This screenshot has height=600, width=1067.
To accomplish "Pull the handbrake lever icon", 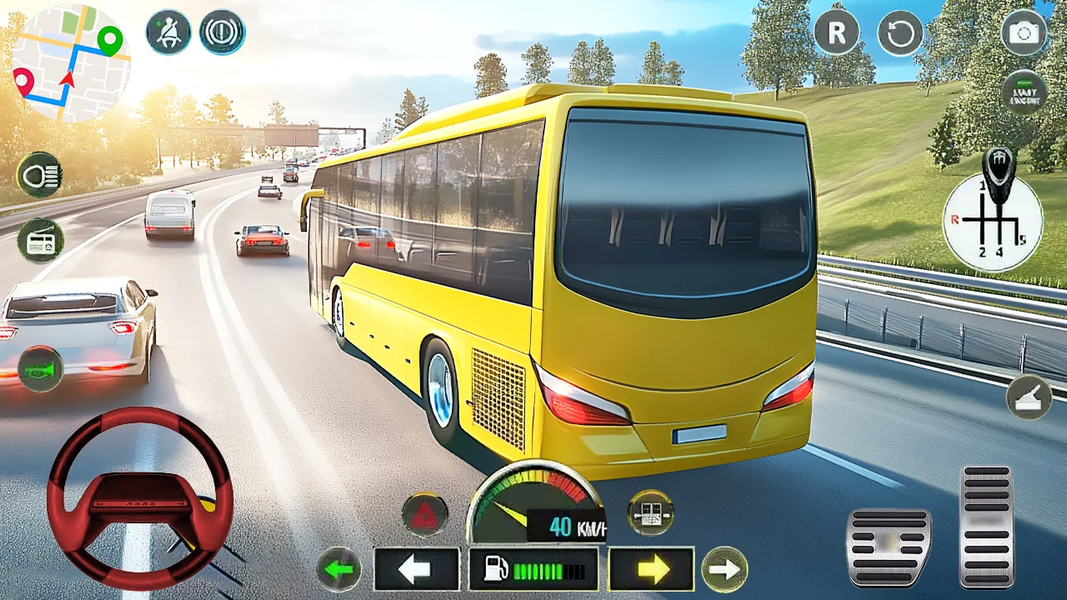I will tap(1029, 397).
